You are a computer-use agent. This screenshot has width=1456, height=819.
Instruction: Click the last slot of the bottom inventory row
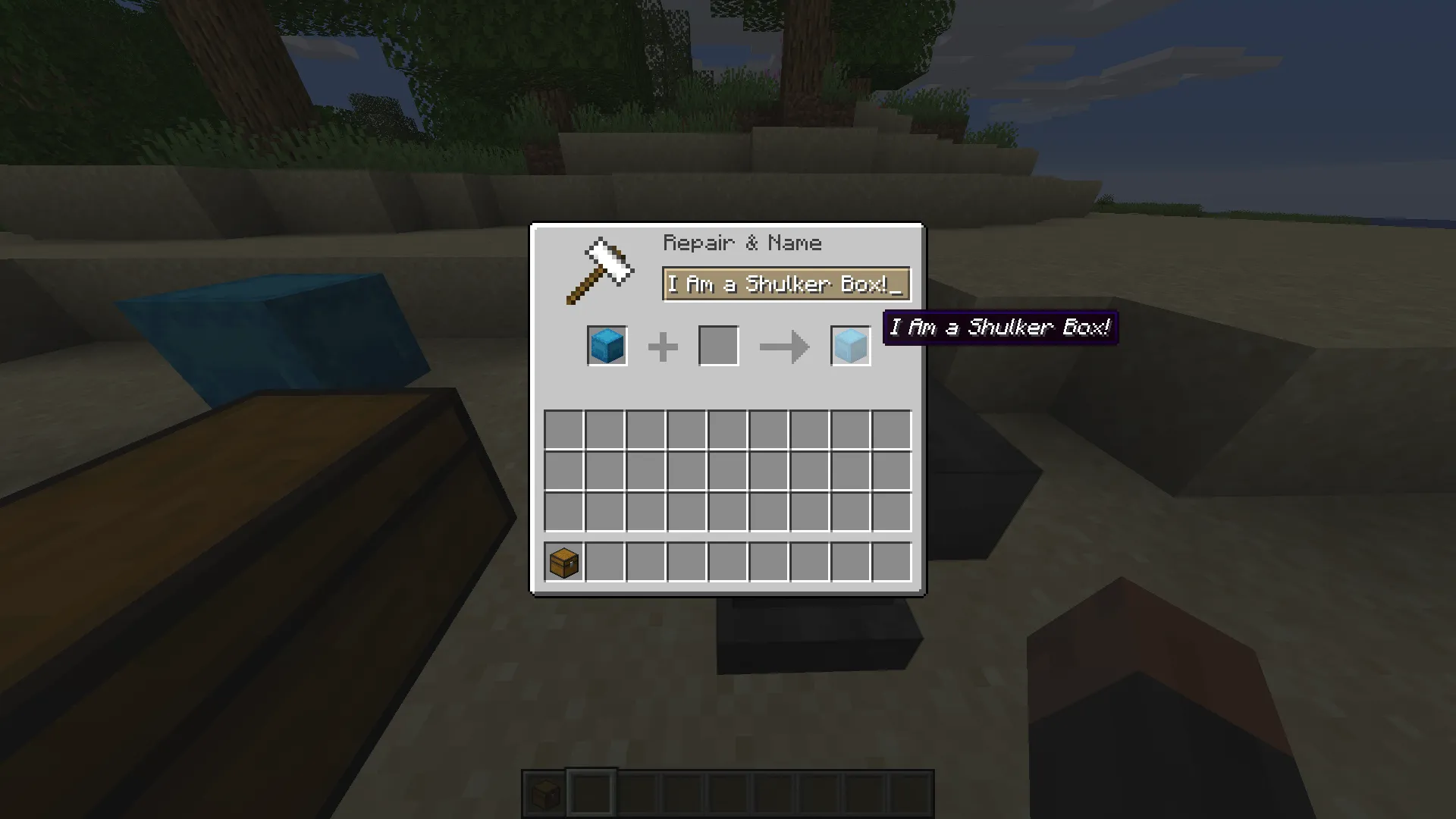(892, 562)
